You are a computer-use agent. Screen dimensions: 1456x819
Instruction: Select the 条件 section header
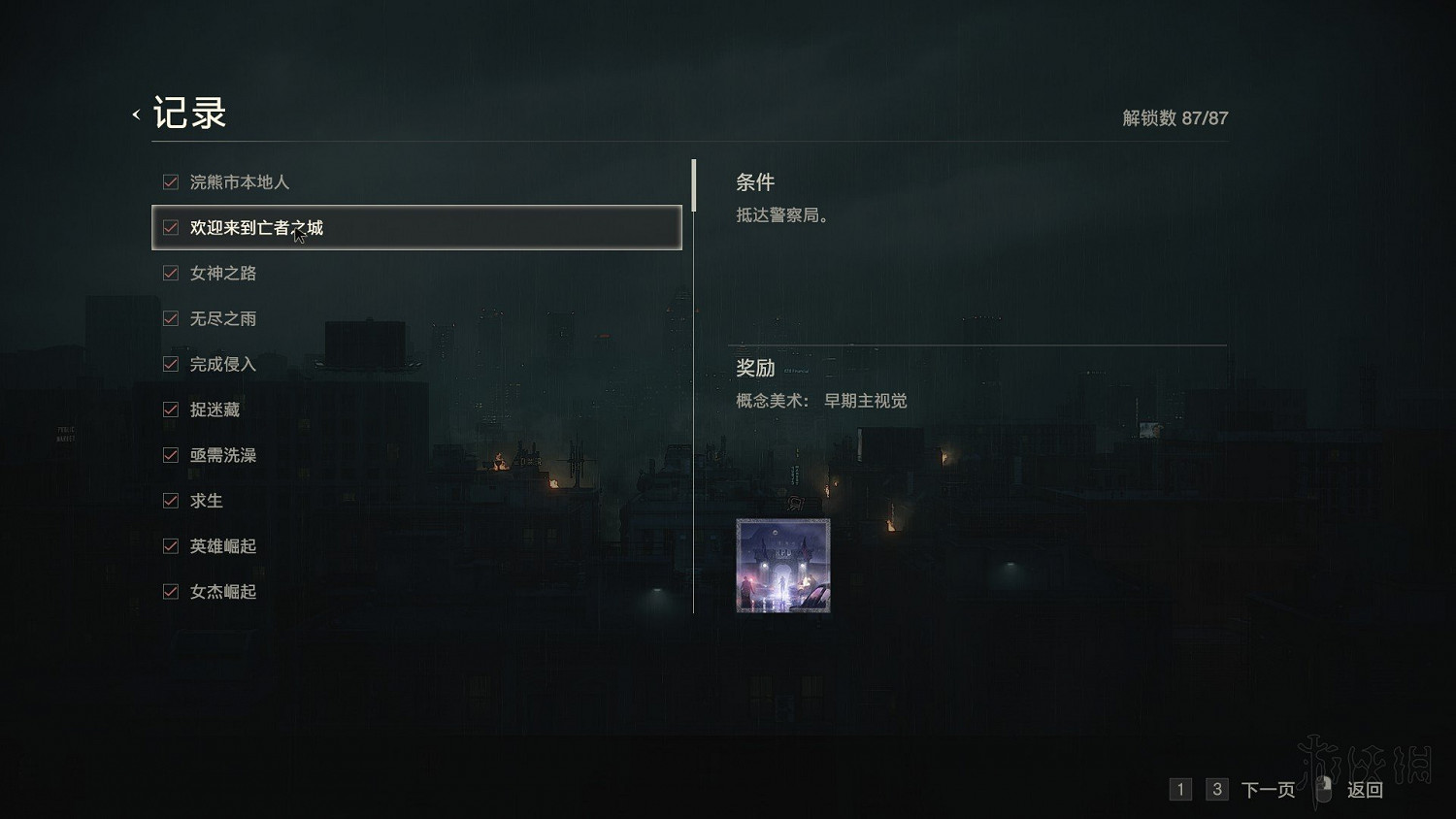[x=754, y=182]
